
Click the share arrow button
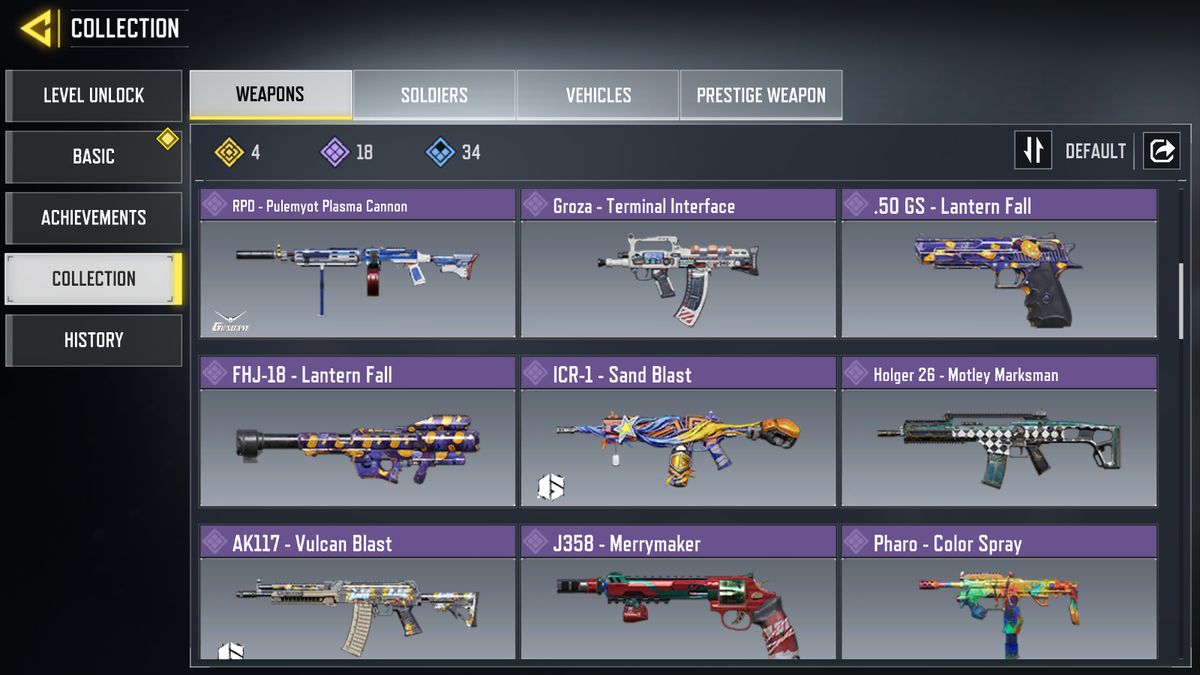(x=1162, y=150)
